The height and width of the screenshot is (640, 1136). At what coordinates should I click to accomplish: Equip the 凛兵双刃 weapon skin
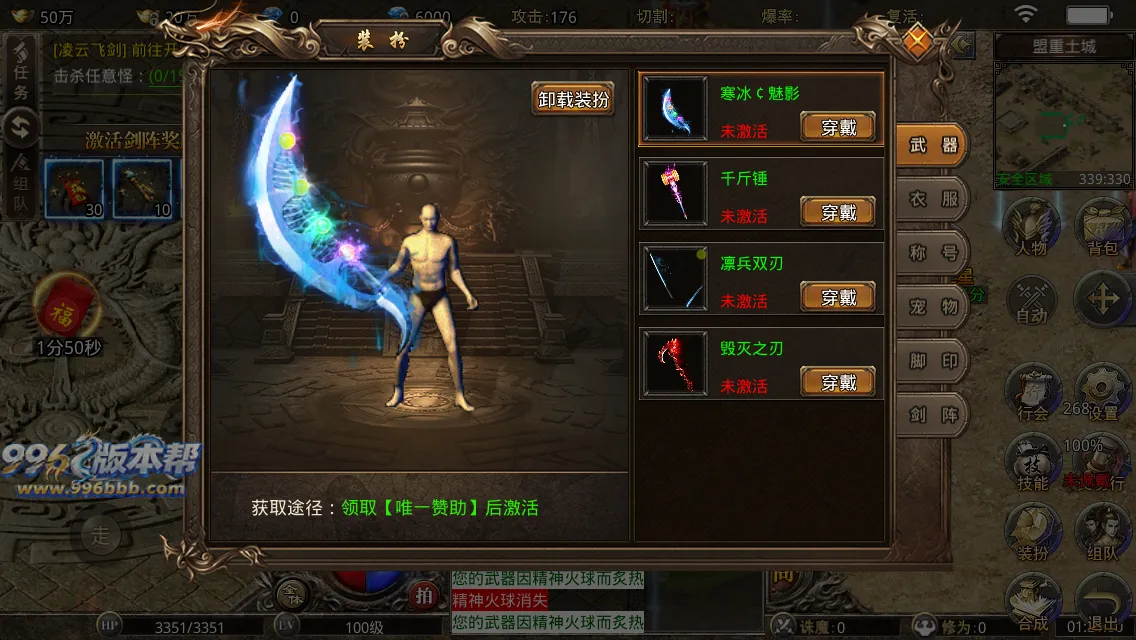(838, 297)
